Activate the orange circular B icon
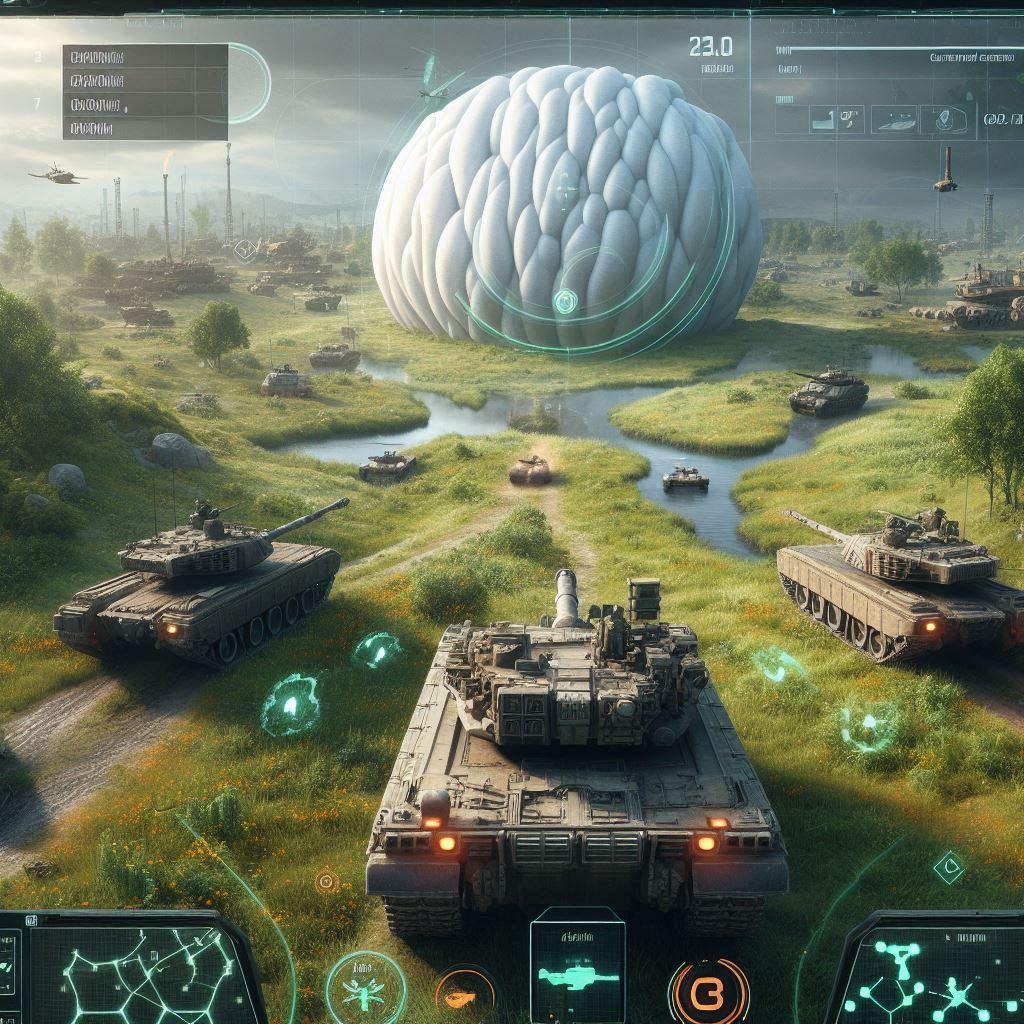Image resolution: width=1024 pixels, height=1024 pixels. (x=708, y=992)
